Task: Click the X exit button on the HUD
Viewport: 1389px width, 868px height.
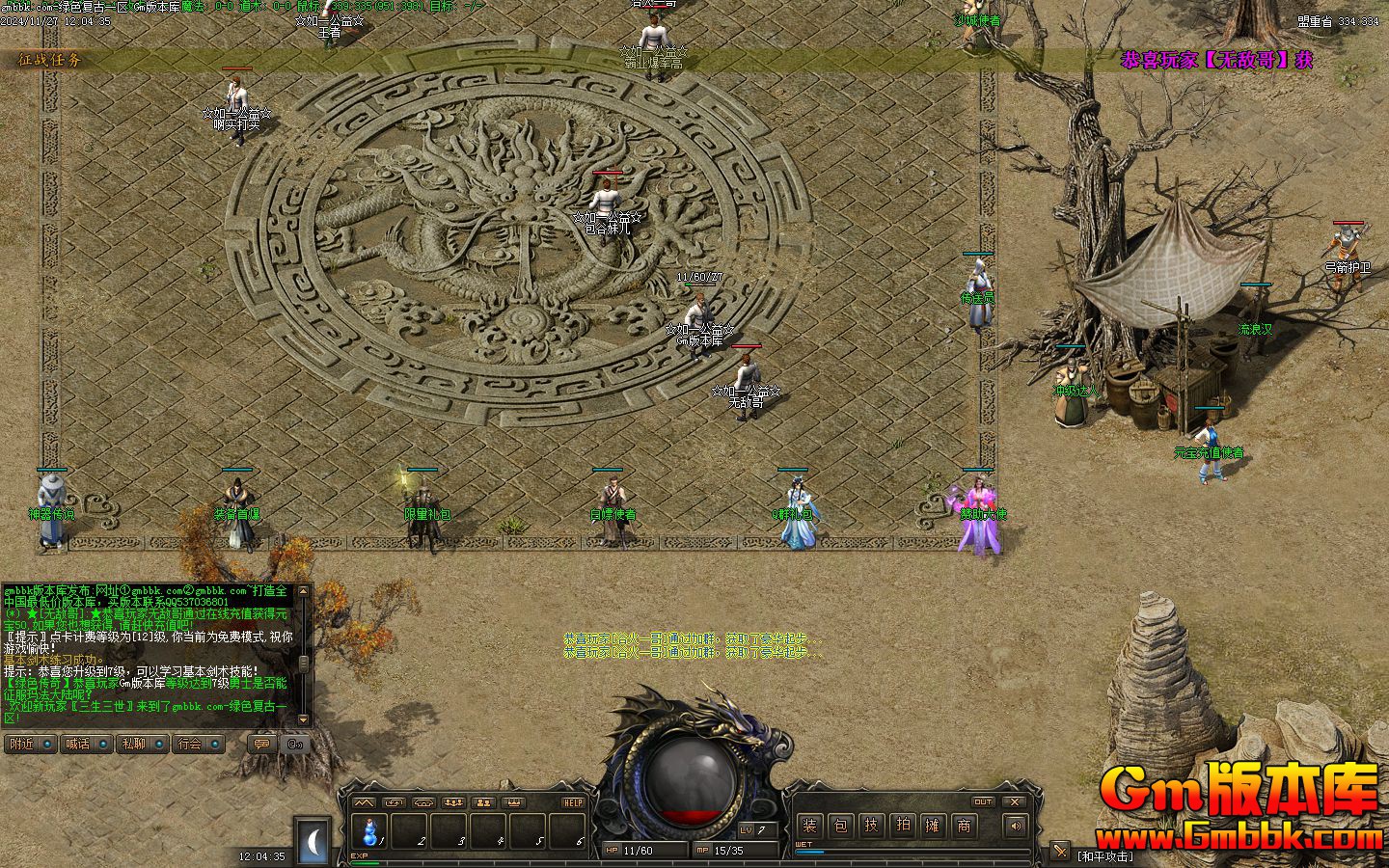Action: point(1014,801)
